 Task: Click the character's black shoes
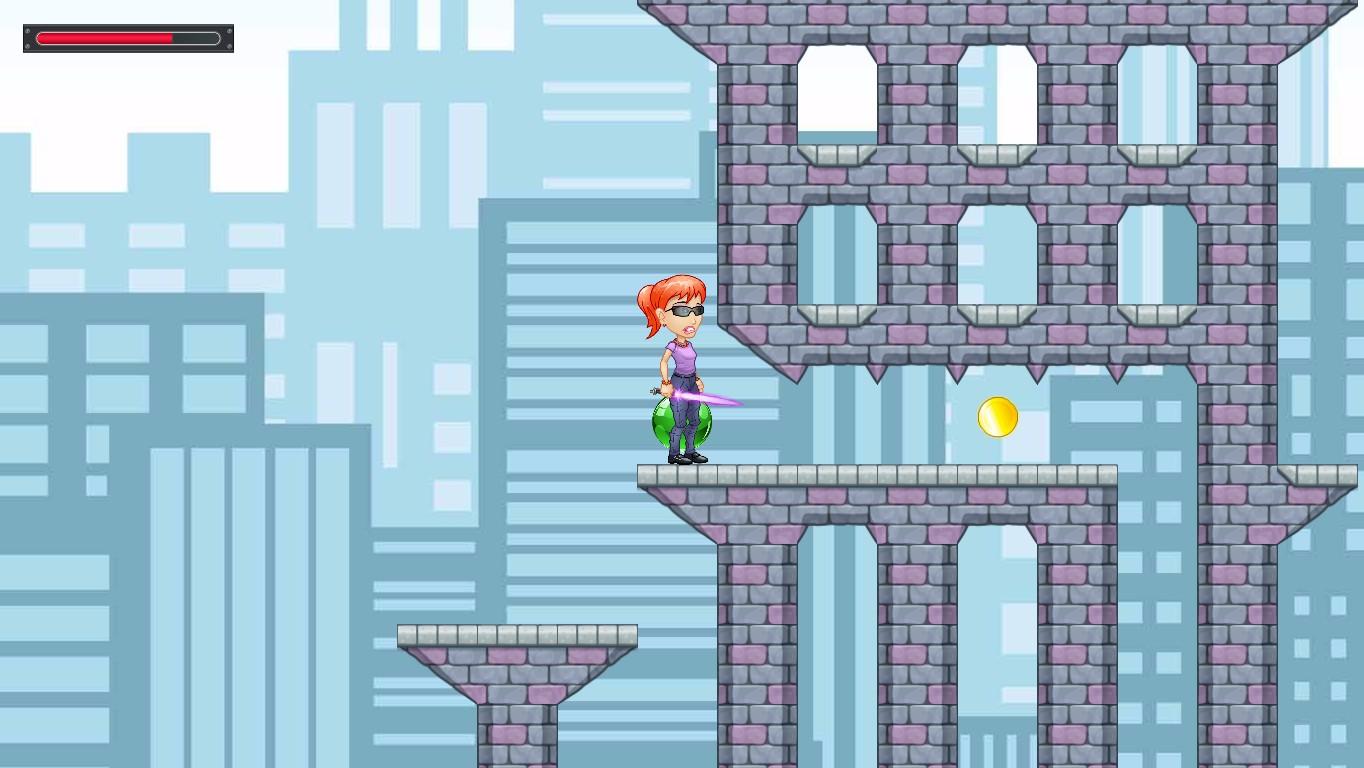coord(685,458)
